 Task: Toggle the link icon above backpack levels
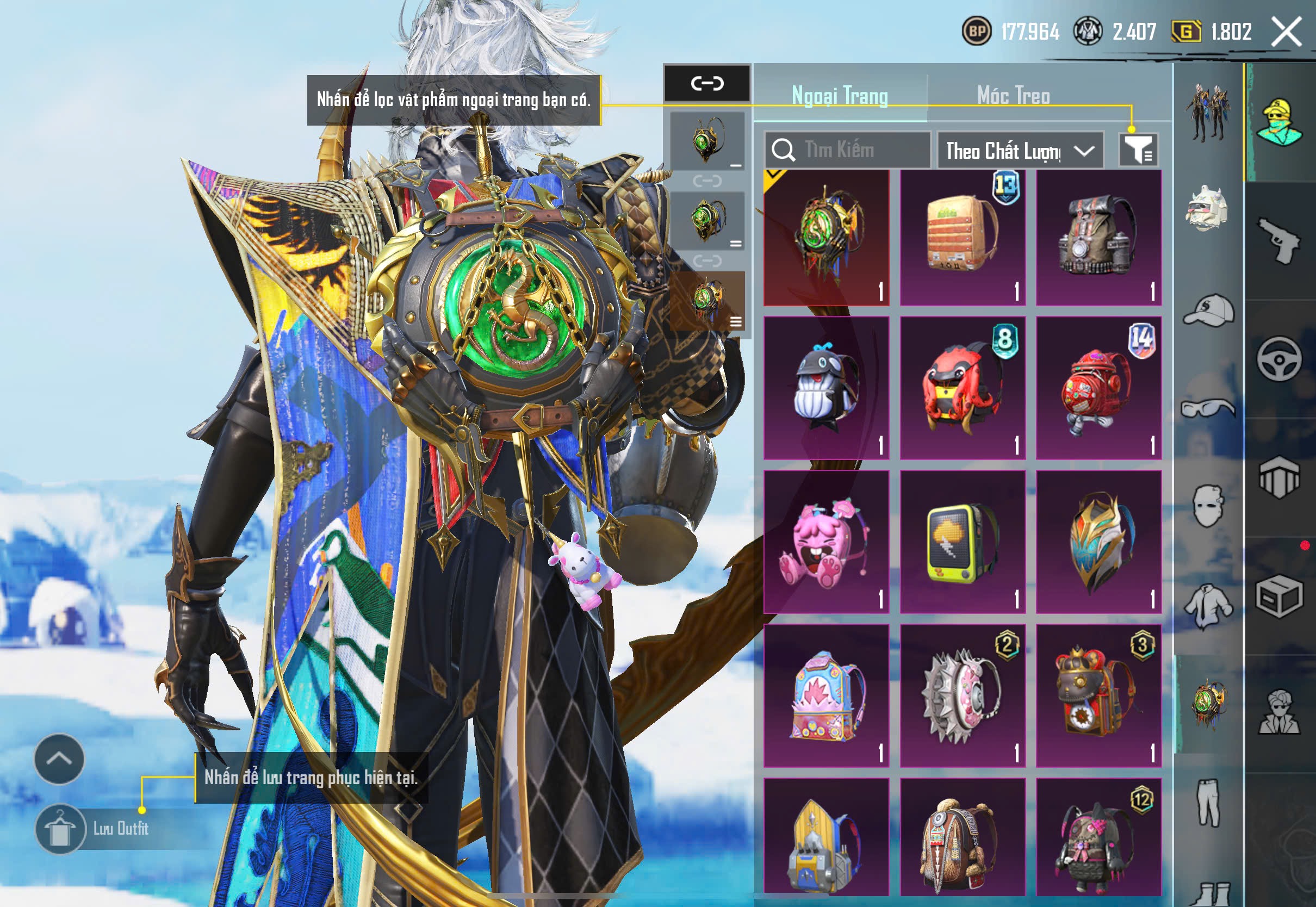707,83
